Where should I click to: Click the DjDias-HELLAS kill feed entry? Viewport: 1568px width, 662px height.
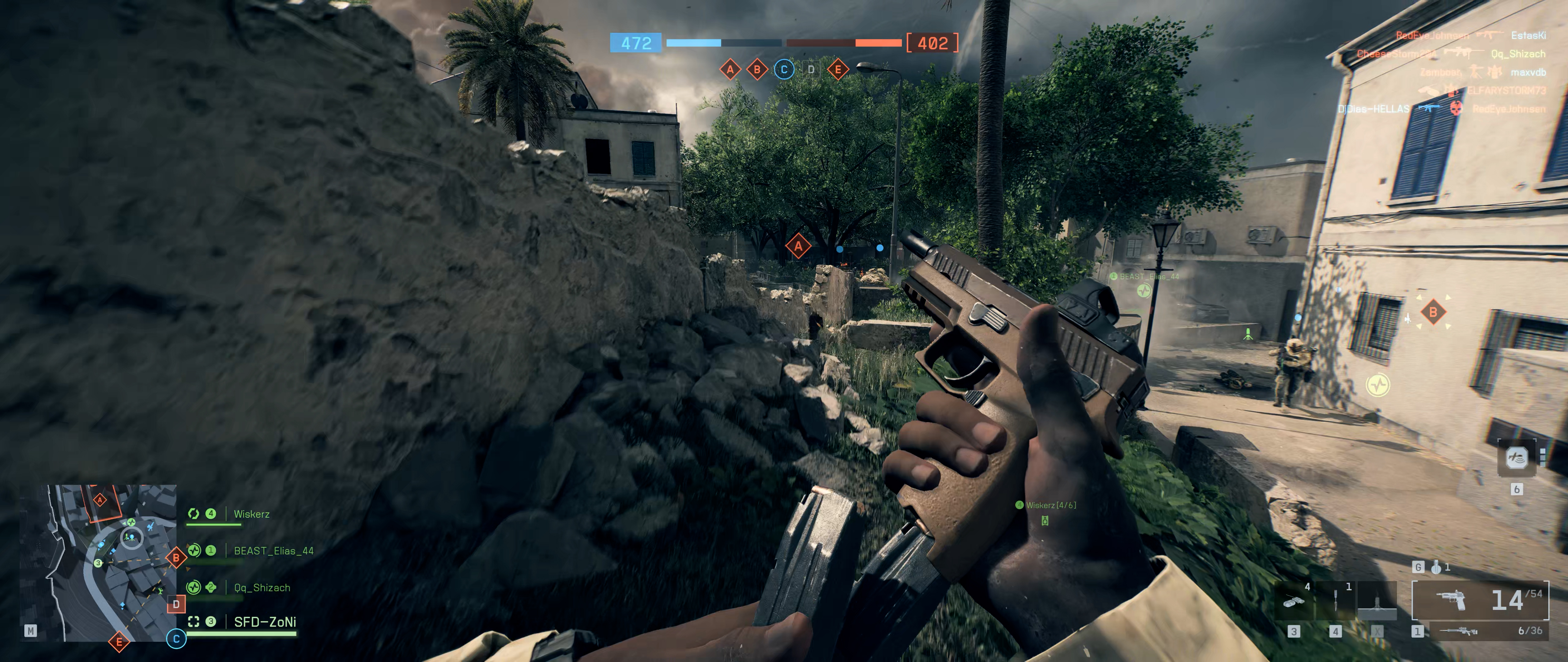pyautogui.click(x=1373, y=109)
